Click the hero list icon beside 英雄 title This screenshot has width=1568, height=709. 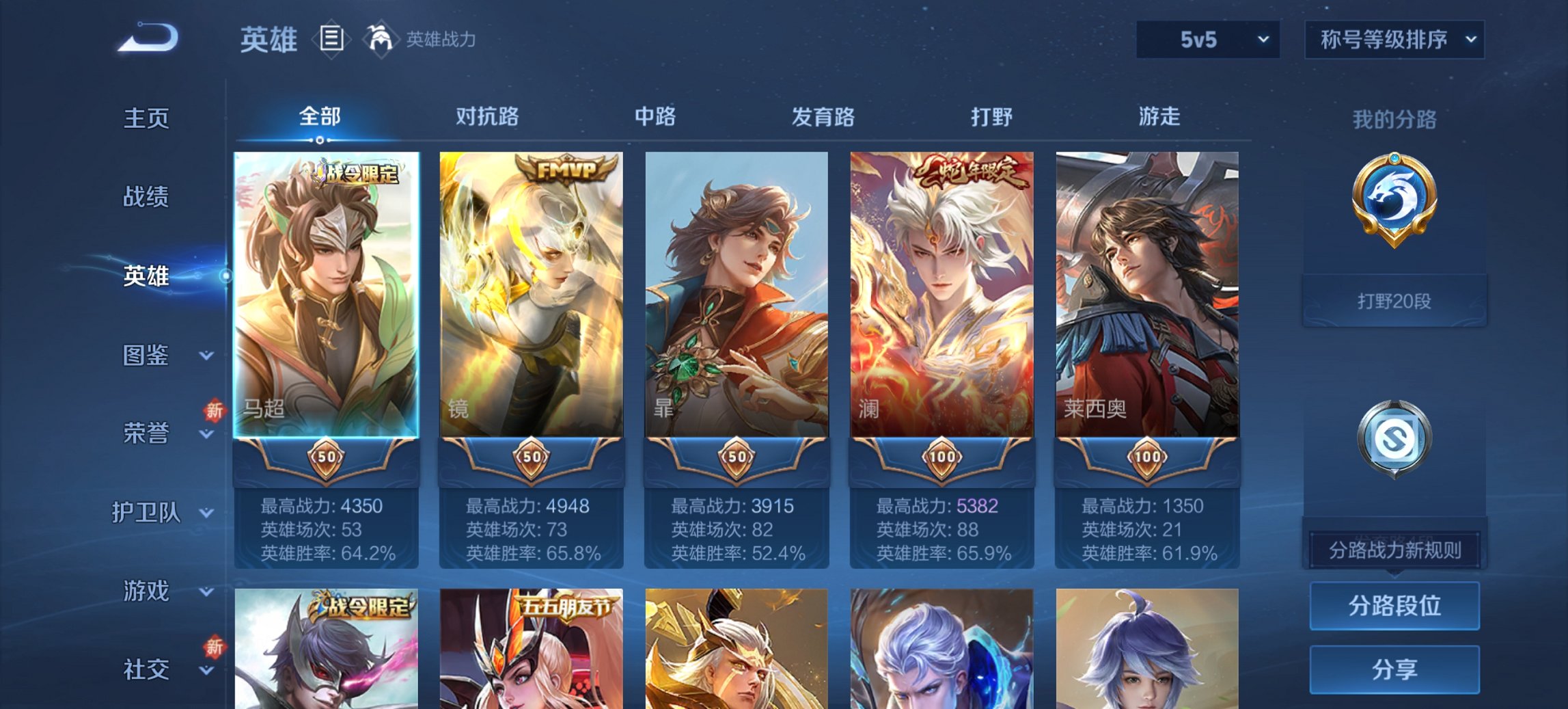331,40
